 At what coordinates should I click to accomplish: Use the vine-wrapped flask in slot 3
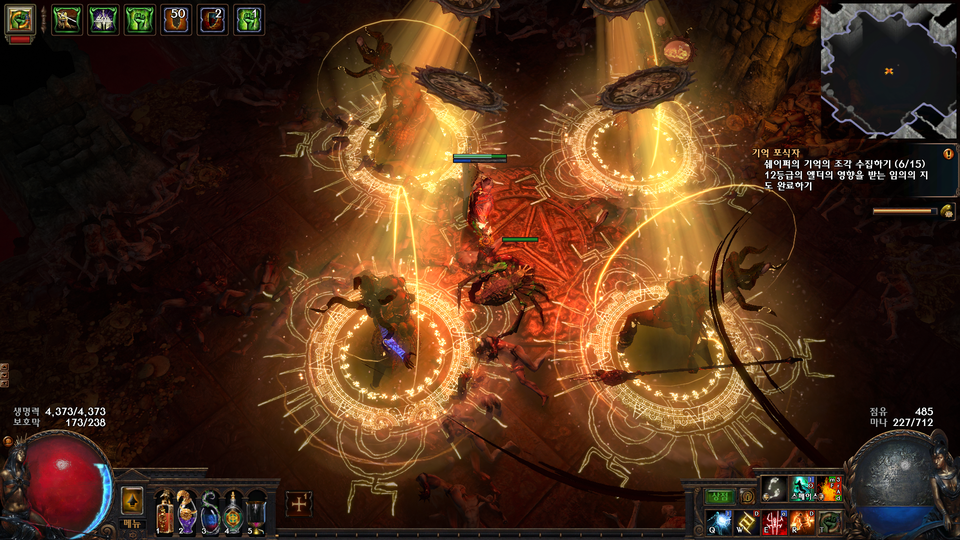click(x=210, y=512)
